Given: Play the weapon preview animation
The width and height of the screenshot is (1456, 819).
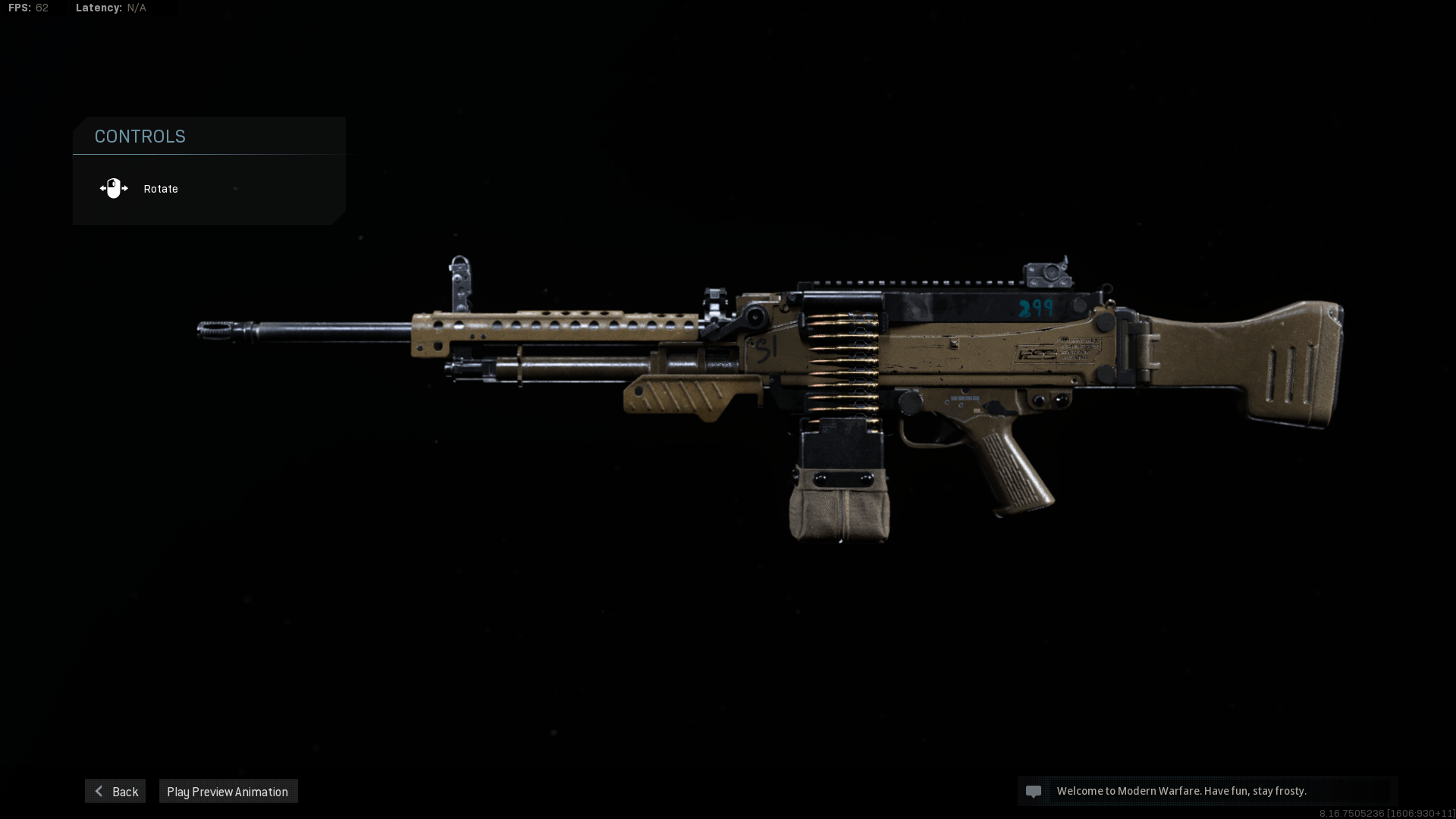Looking at the screenshot, I should tap(227, 791).
